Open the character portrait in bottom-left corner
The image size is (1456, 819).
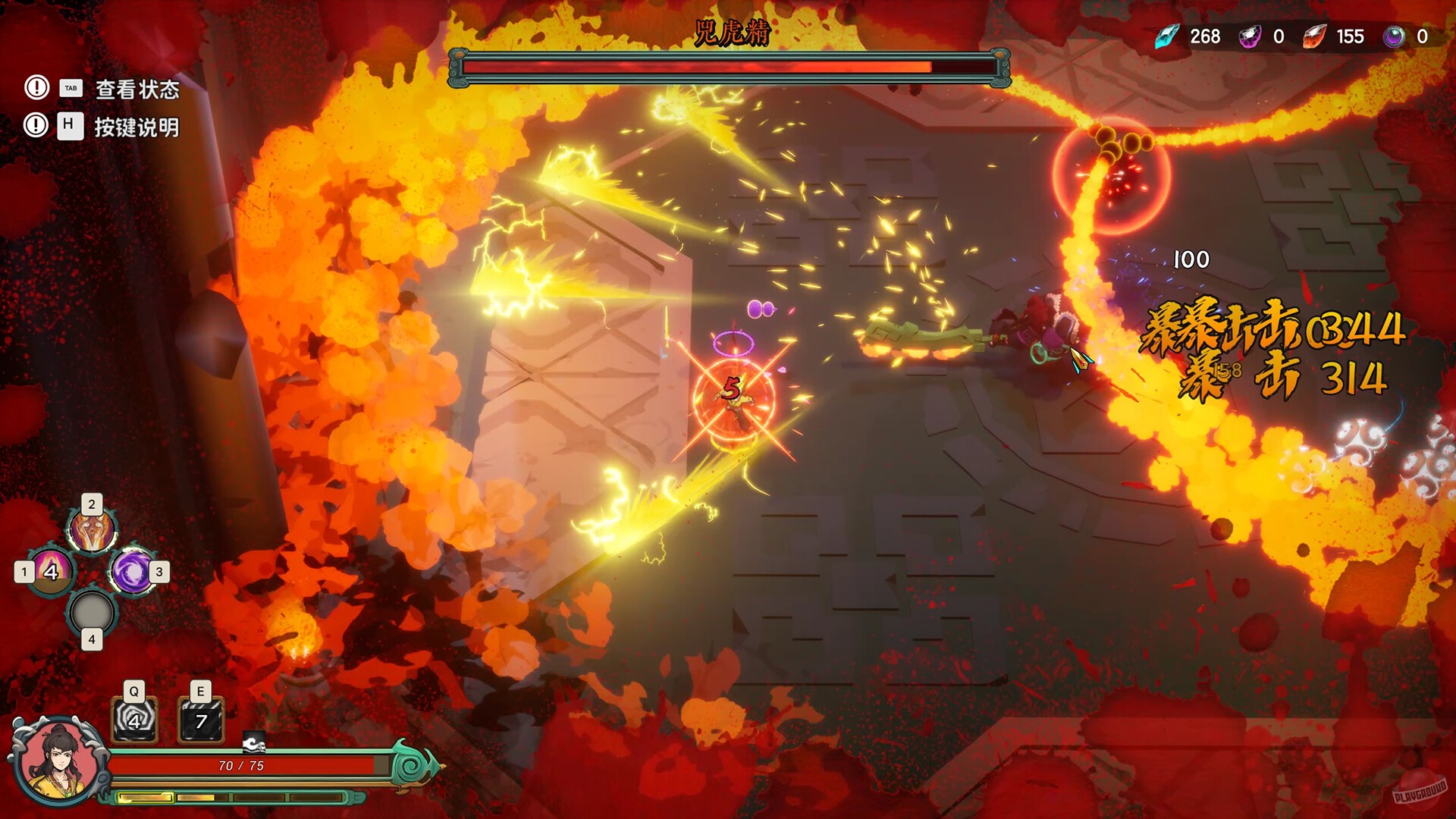click(57, 762)
